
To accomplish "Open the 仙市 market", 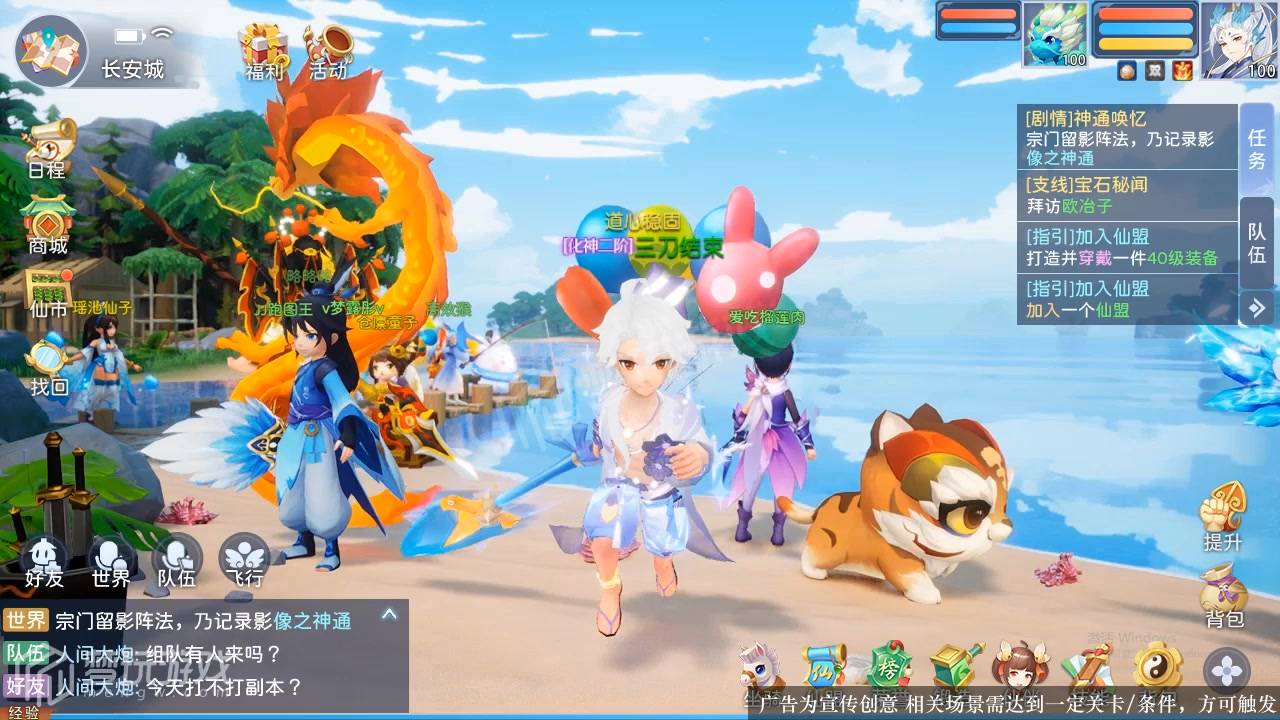I will point(48,291).
